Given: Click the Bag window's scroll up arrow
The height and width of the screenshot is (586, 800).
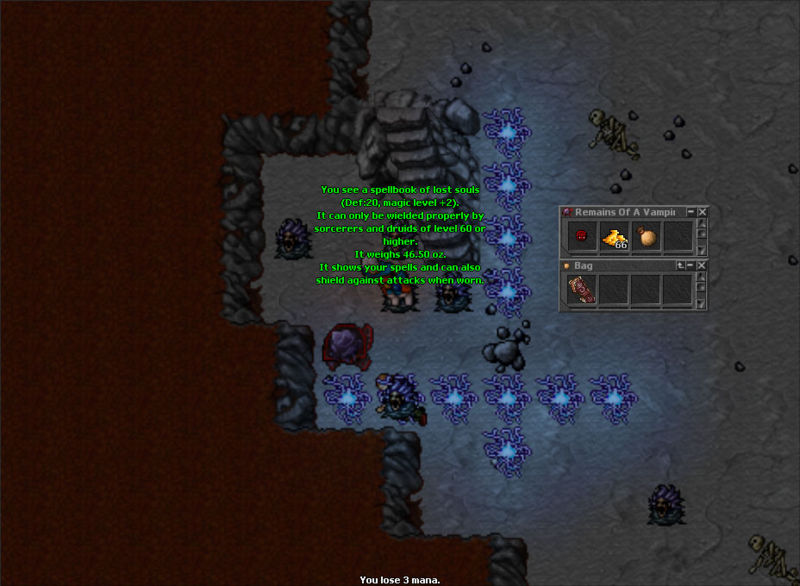Looking at the screenshot, I should click(701, 278).
